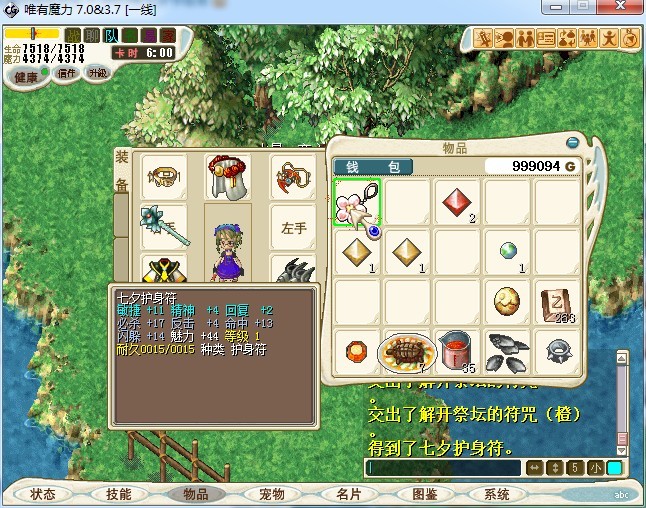Click the 钱包 wallet button
Screen dimensions: 646x508
click(372, 166)
